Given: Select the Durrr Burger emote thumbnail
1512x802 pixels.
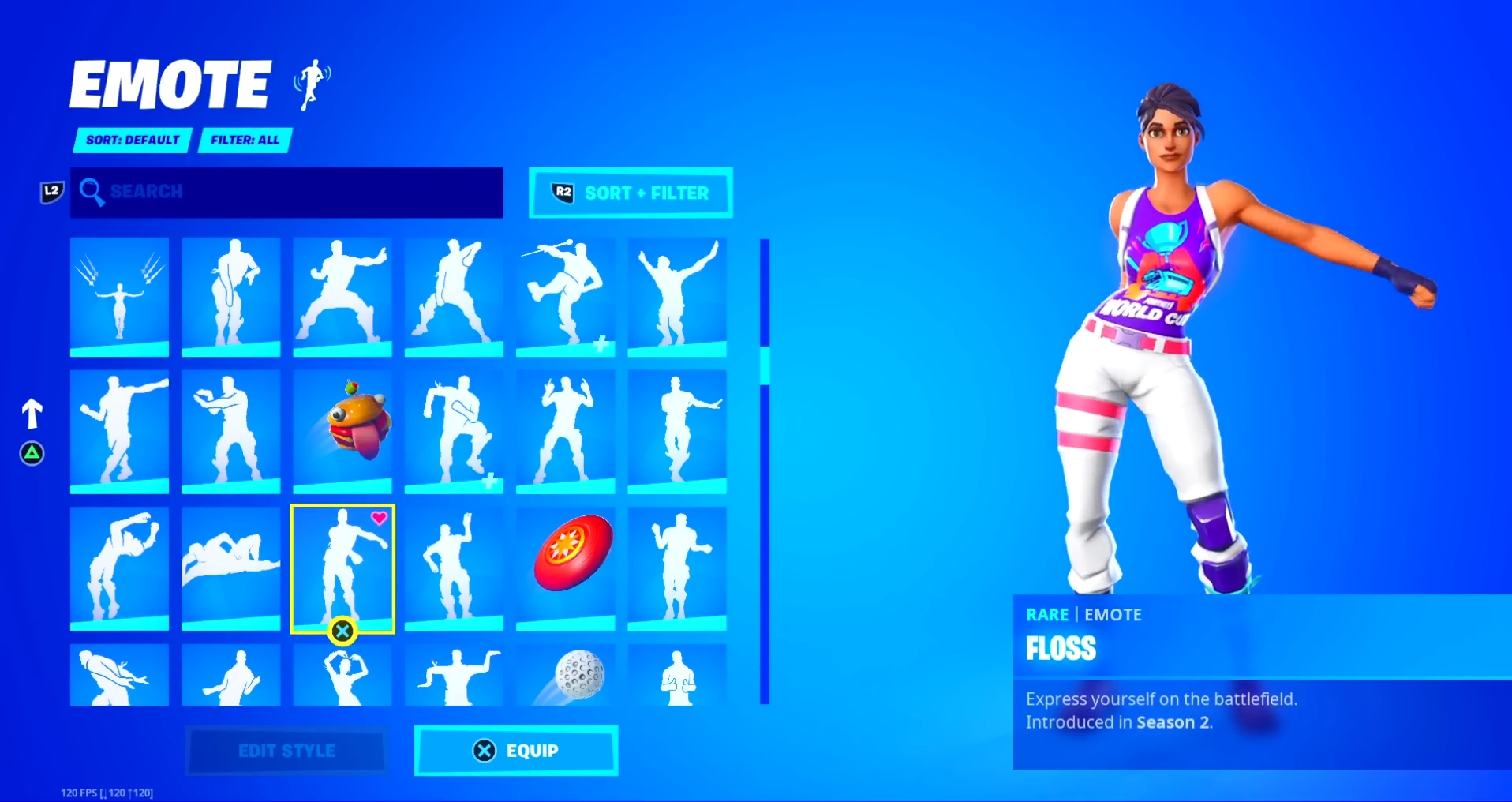Looking at the screenshot, I should point(342,432).
